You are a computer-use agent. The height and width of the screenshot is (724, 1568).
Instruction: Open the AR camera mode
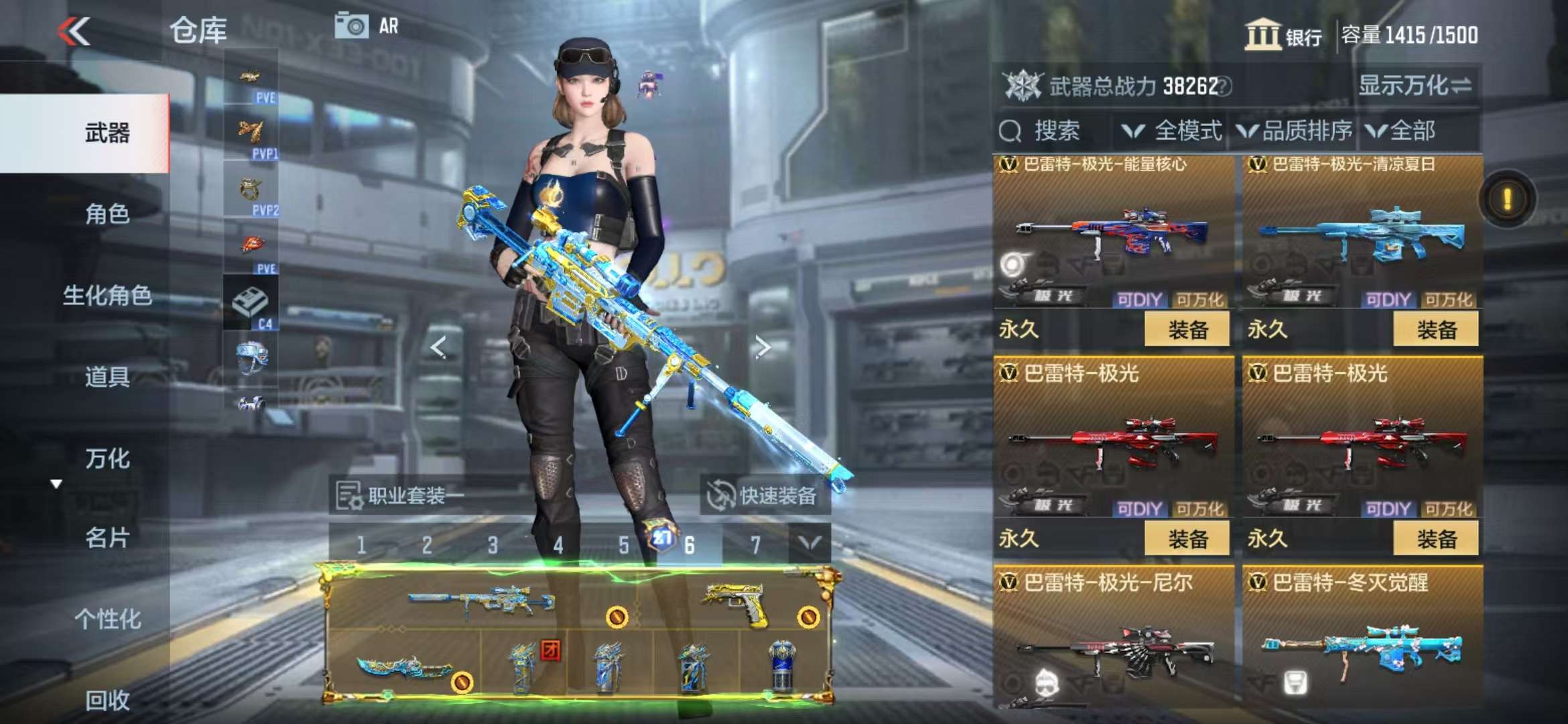click(367, 26)
